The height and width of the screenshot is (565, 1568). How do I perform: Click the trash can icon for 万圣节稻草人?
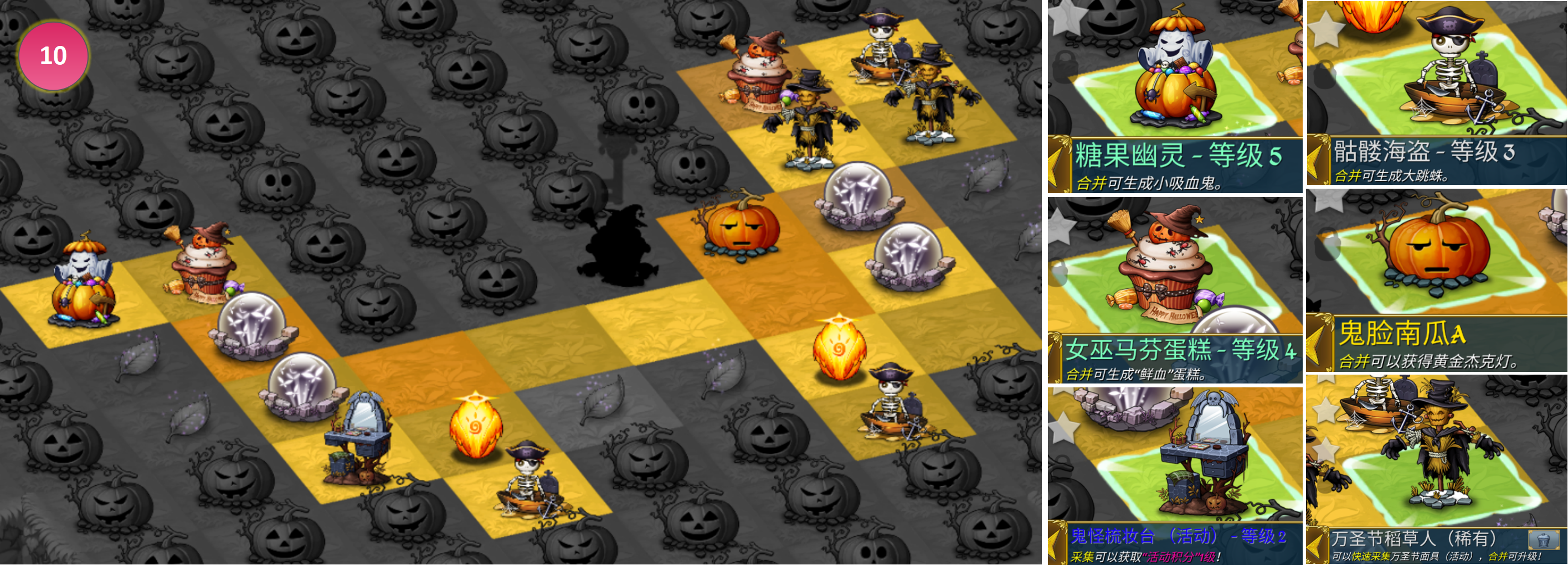[1543, 539]
